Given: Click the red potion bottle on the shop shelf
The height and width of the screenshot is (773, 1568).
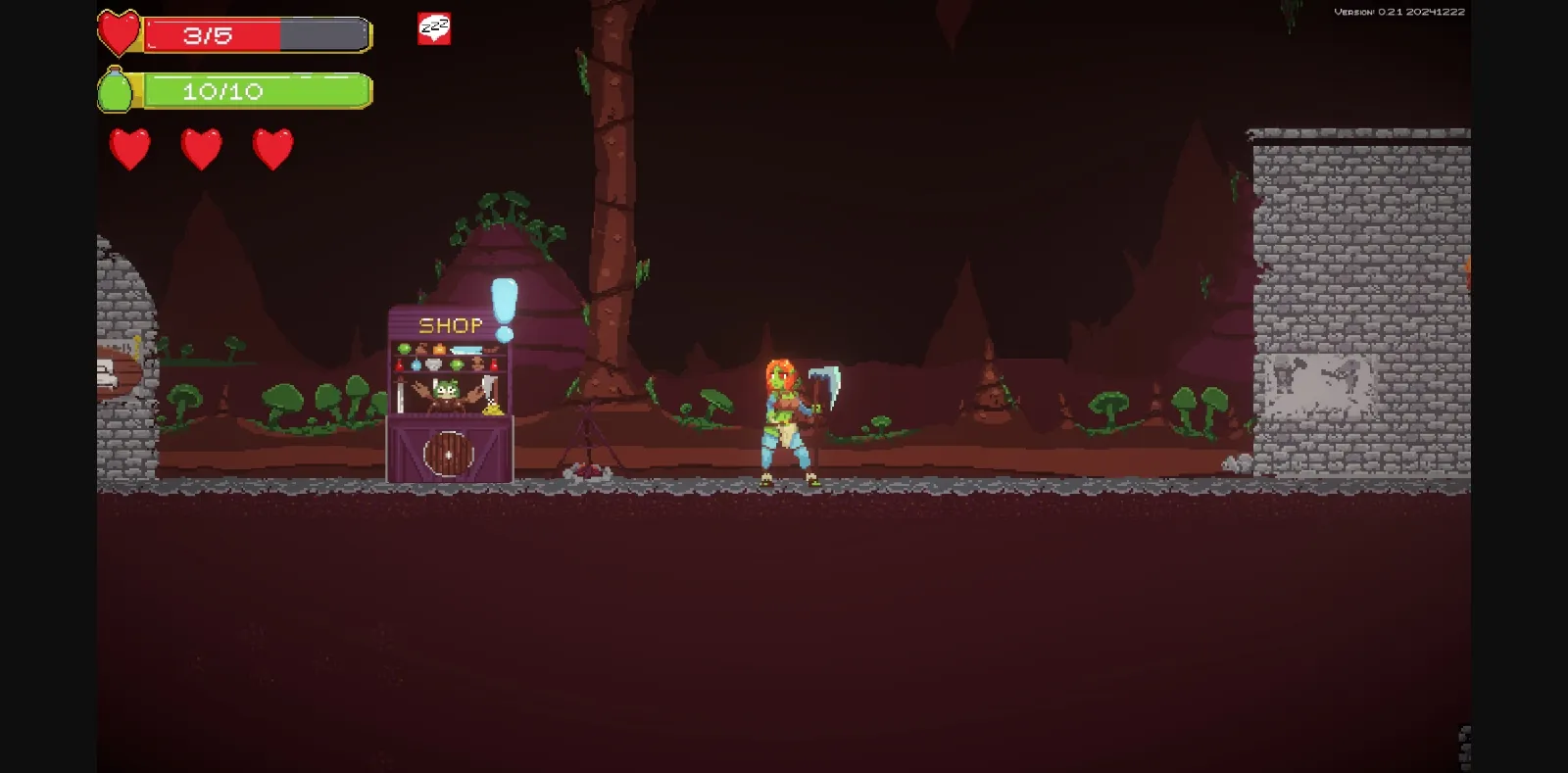Looking at the screenshot, I should tap(399, 365).
